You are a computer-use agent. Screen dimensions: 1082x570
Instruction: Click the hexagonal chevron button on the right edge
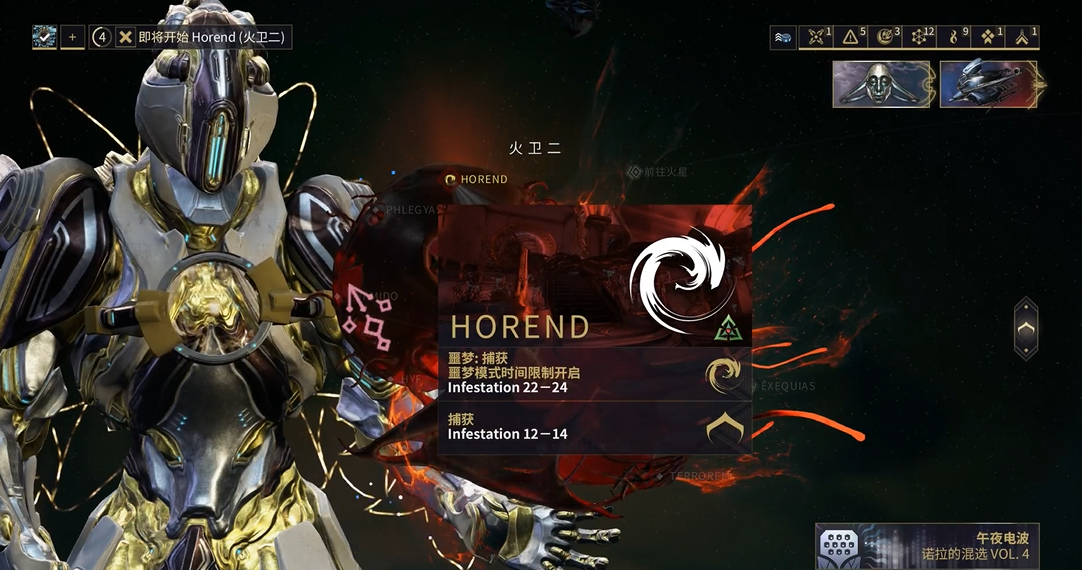(x=1026, y=328)
